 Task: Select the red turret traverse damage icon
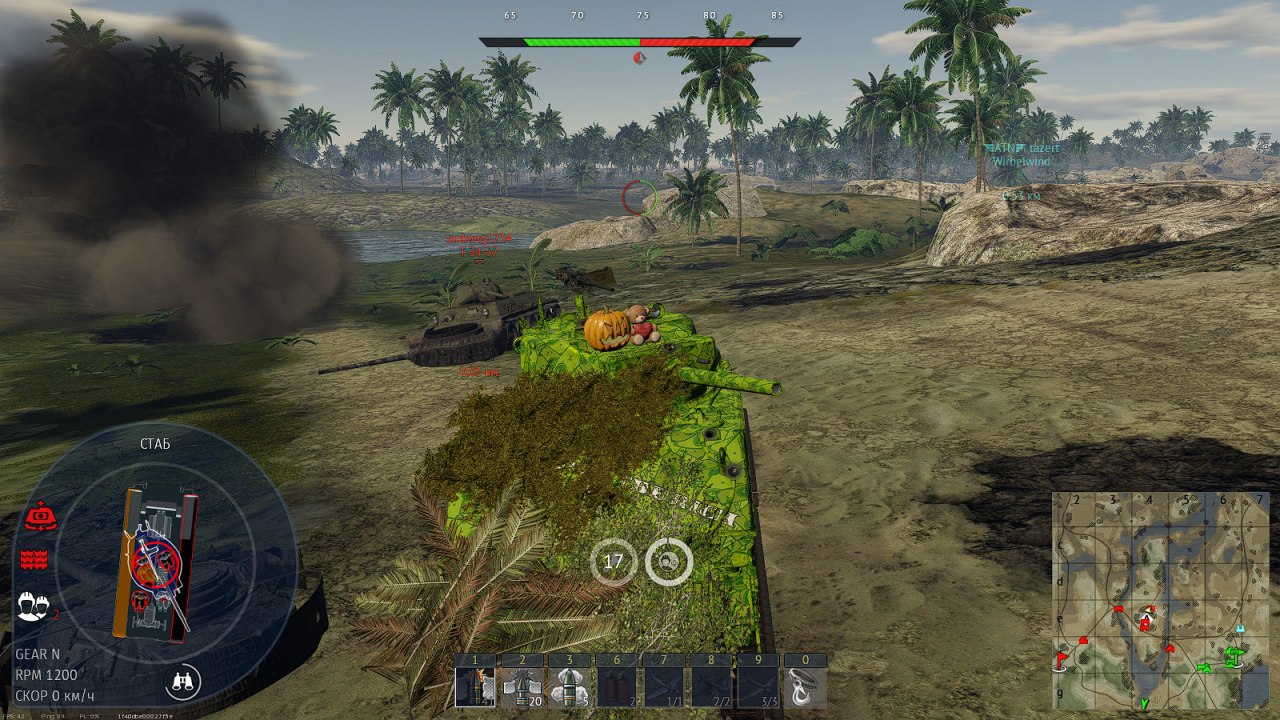point(39,517)
